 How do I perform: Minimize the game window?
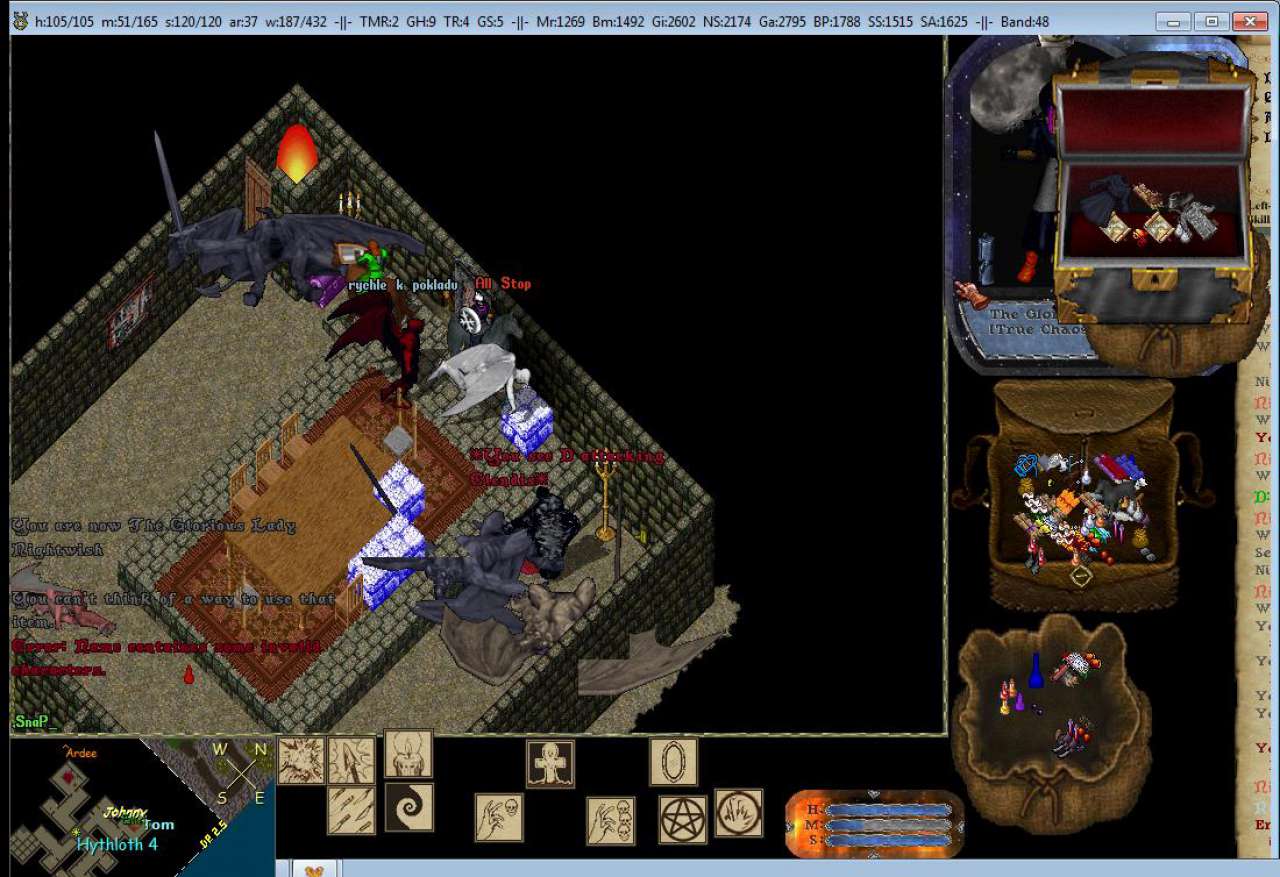click(x=1173, y=21)
